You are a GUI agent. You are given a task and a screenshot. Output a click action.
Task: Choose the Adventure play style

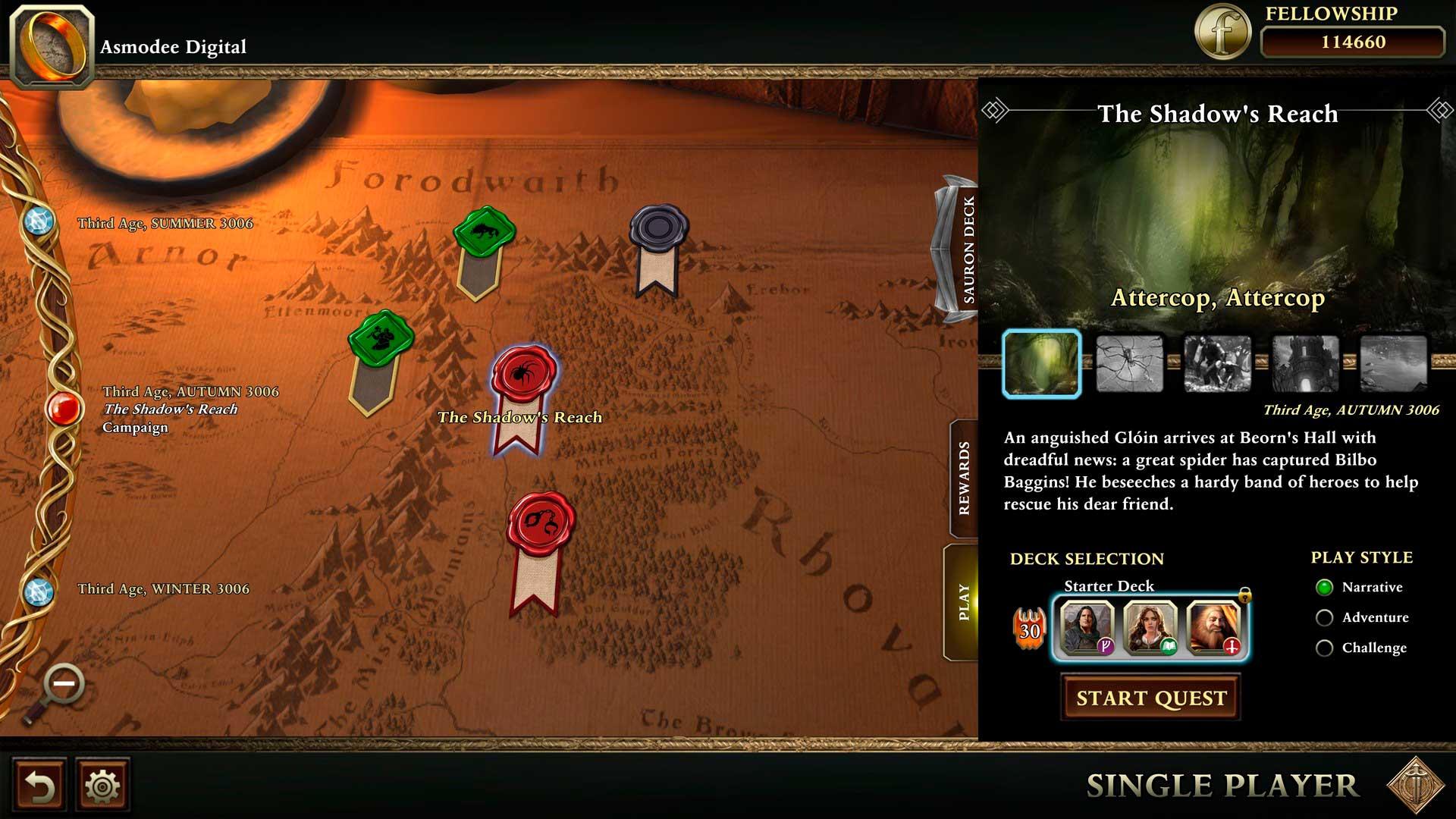(1325, 618)
